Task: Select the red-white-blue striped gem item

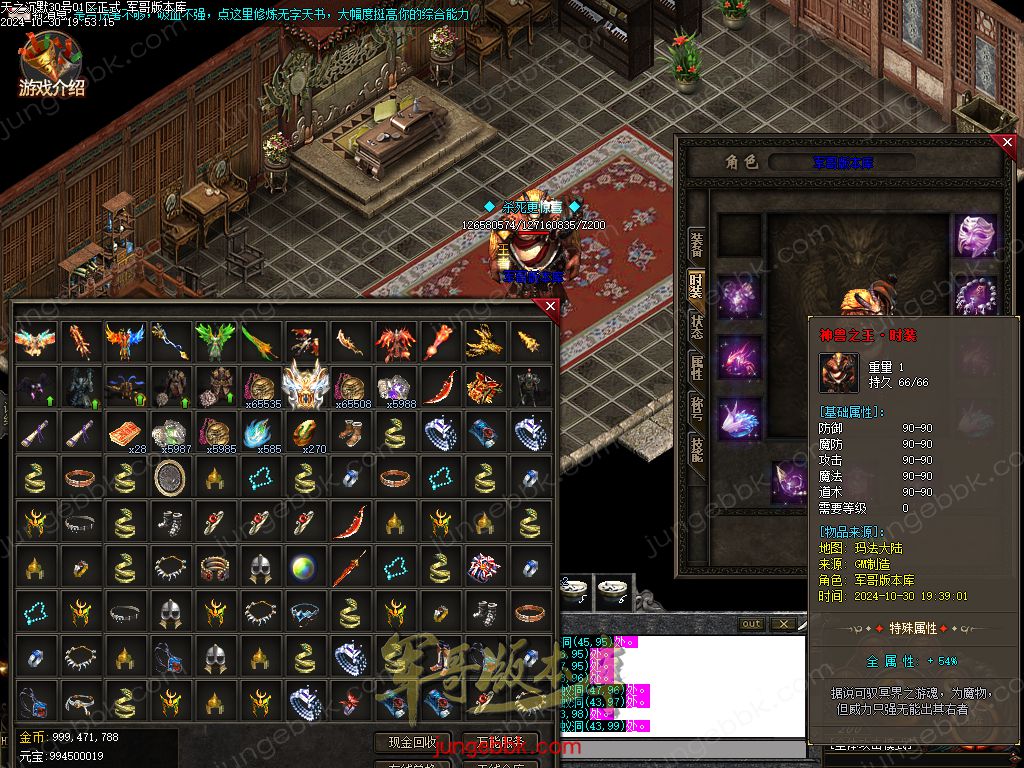Action: pos(485,568)
